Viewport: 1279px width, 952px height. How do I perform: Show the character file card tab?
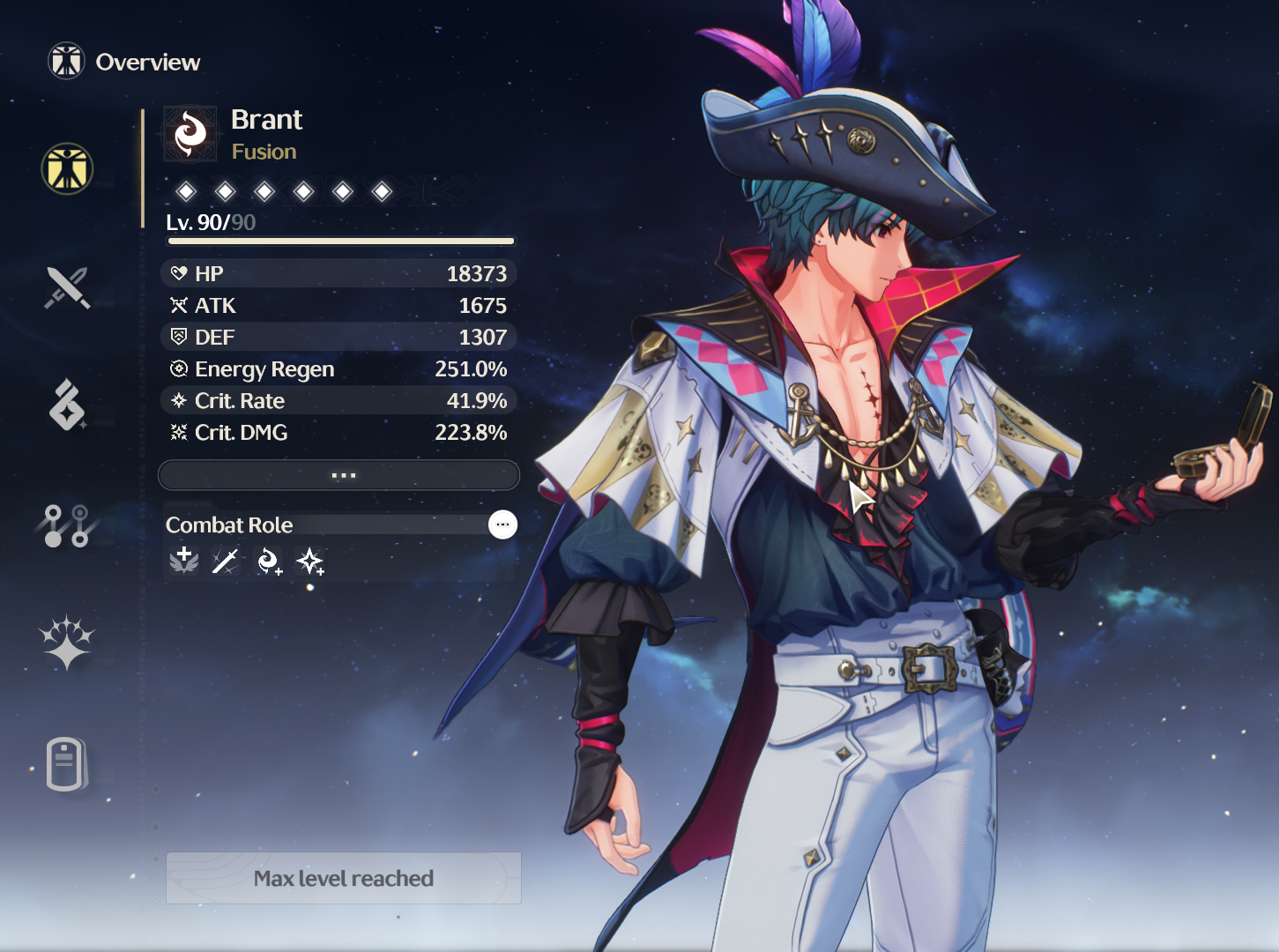coord(67,763)
